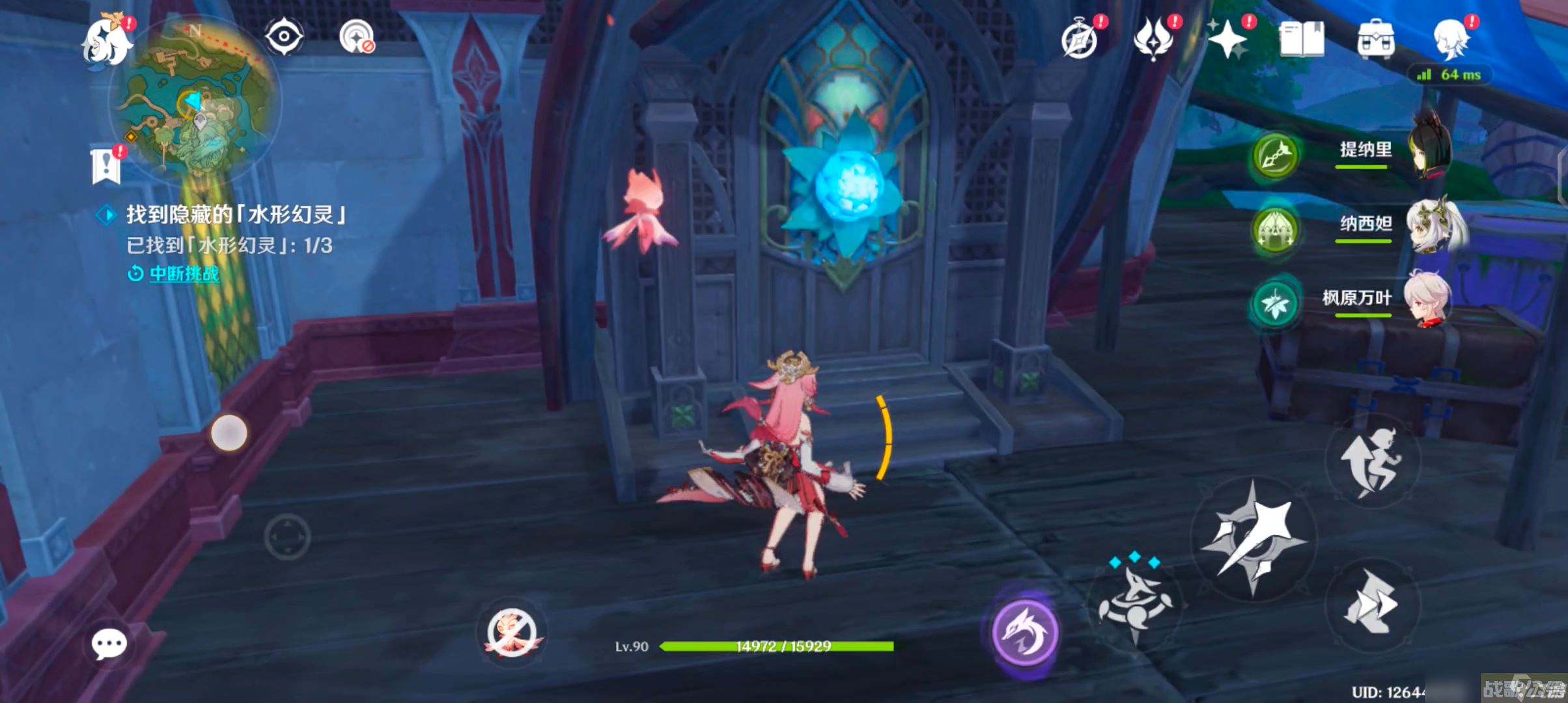Open the character menu head icon
This screenshot has width=1568, height=703.
pyautogui.click(x=1451, y=39)
